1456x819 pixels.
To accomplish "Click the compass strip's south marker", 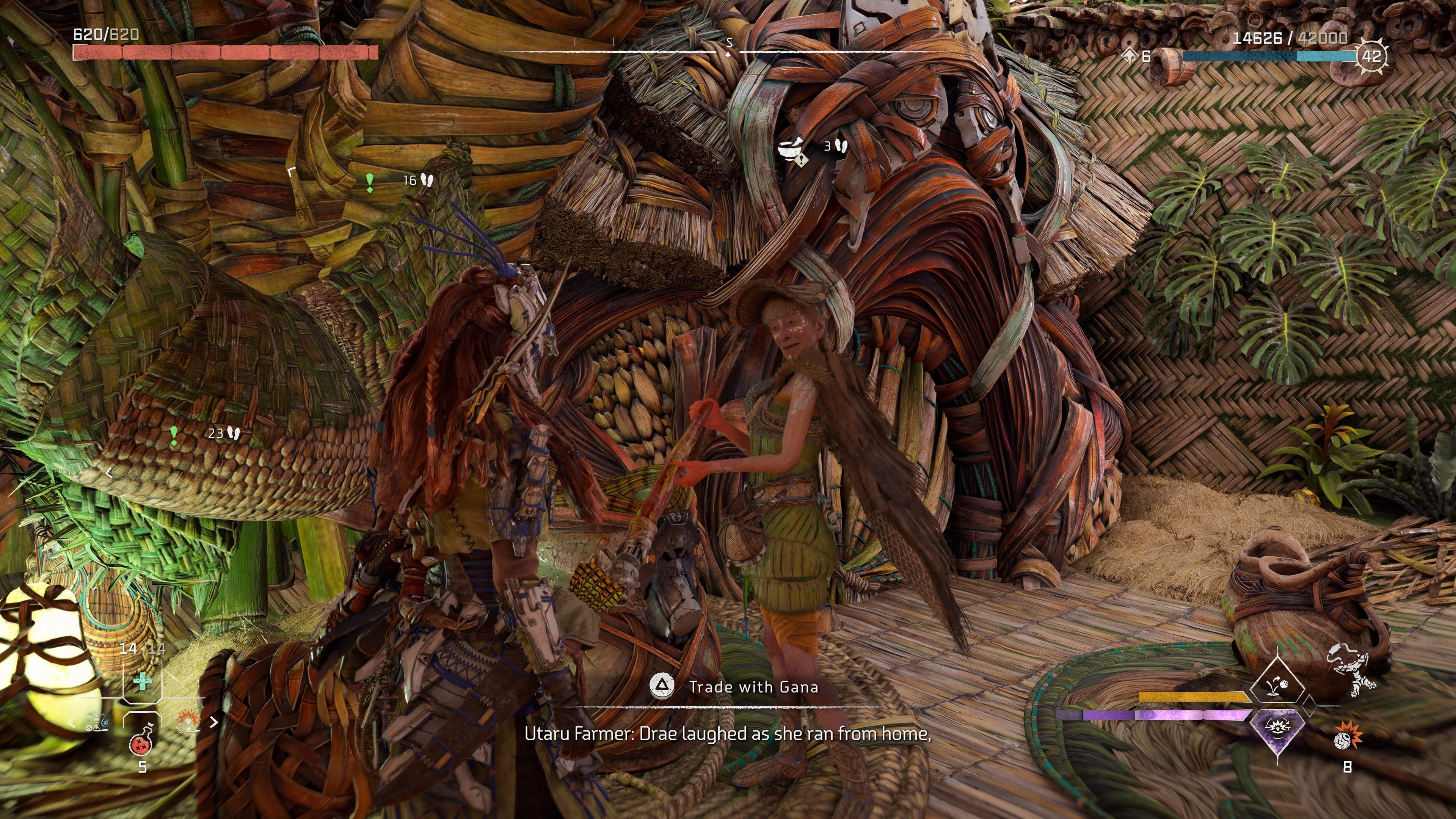I will click(729, 43).
